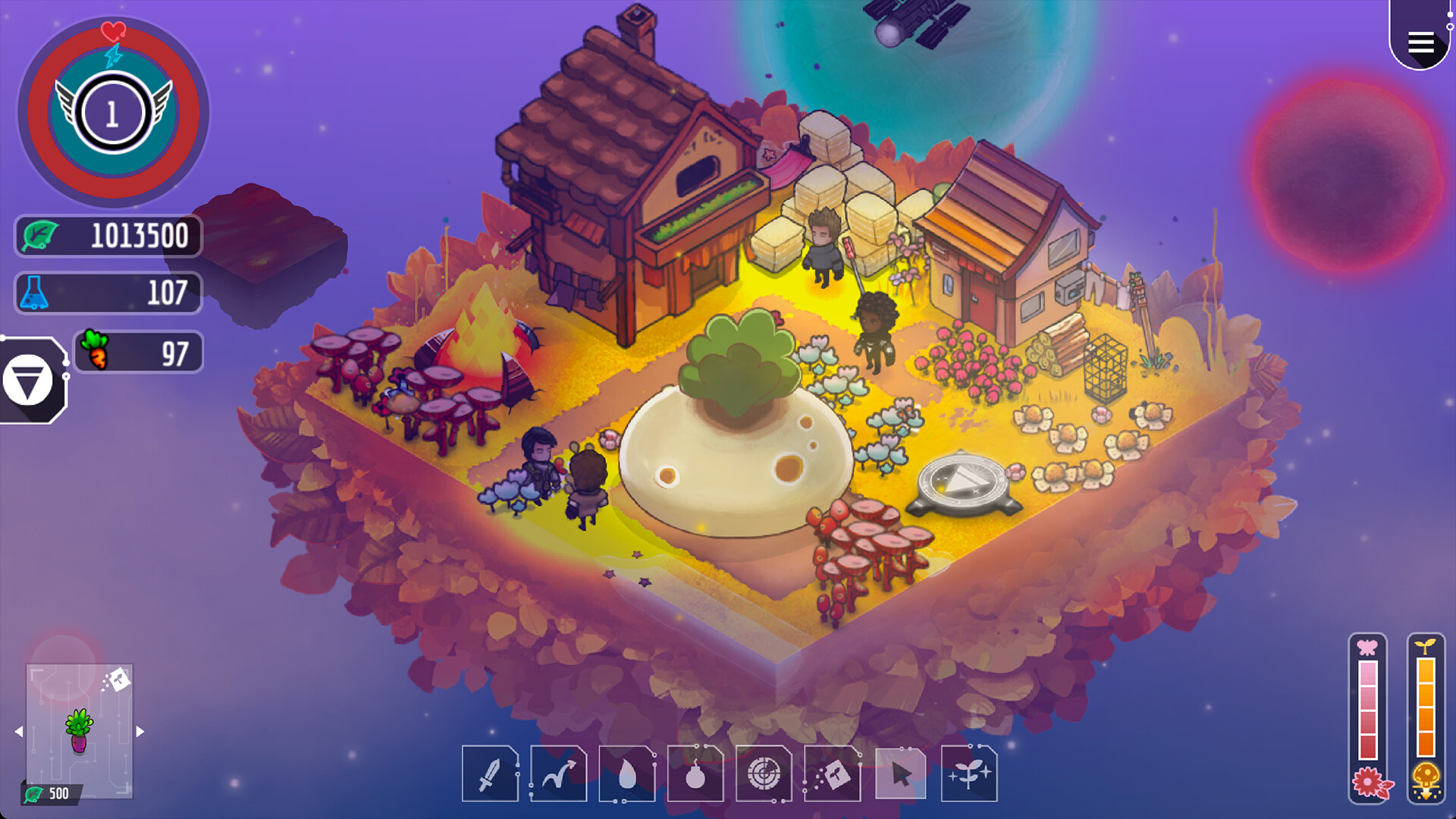Click the winged rank 1 badge
The height and width of the screenshot is (819, 1456).
[112, 112]
